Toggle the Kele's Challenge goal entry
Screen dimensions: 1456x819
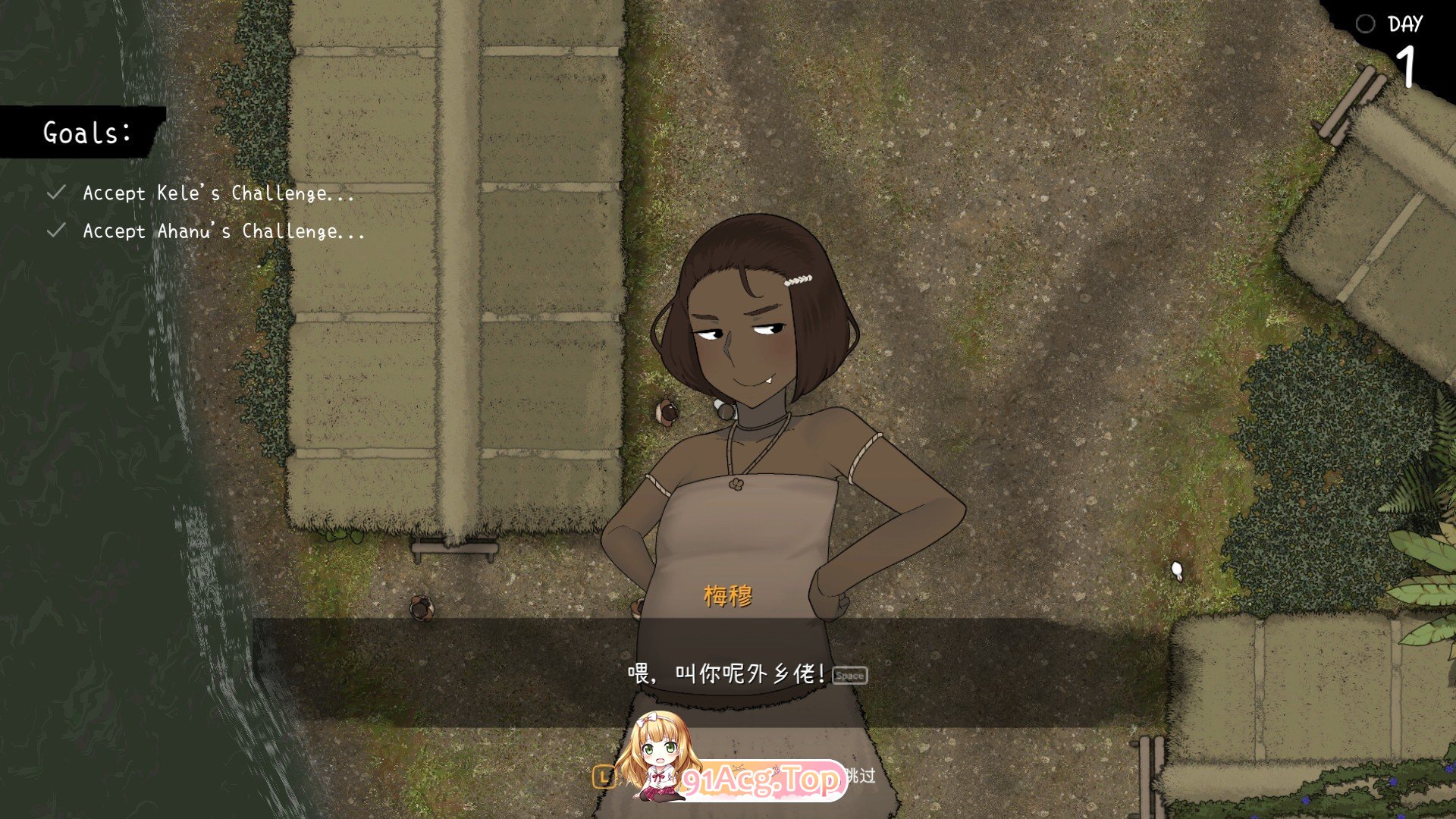(218, 193)
